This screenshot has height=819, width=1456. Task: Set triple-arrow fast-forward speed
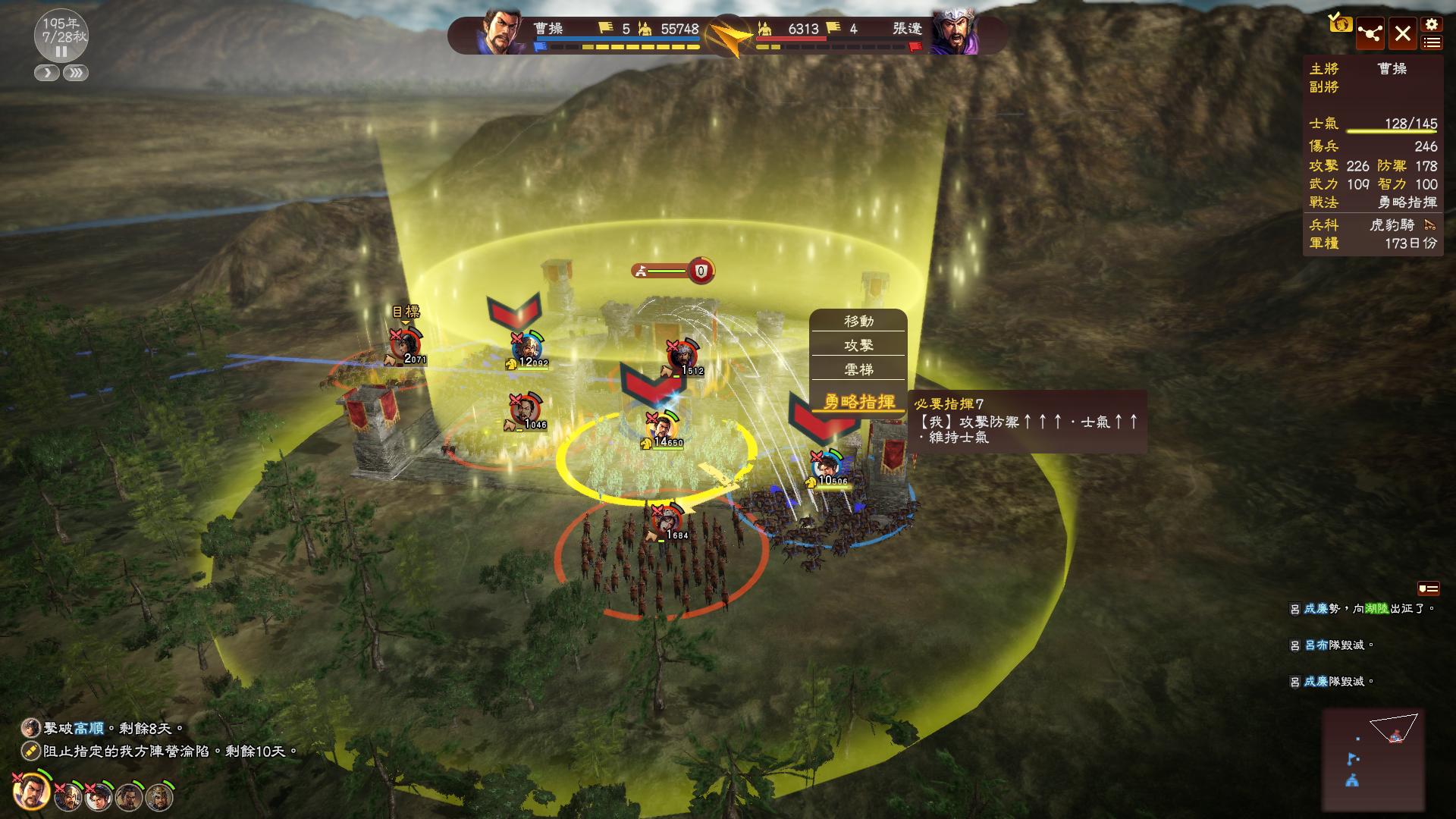pyautogui.click(x=76, y=73)
